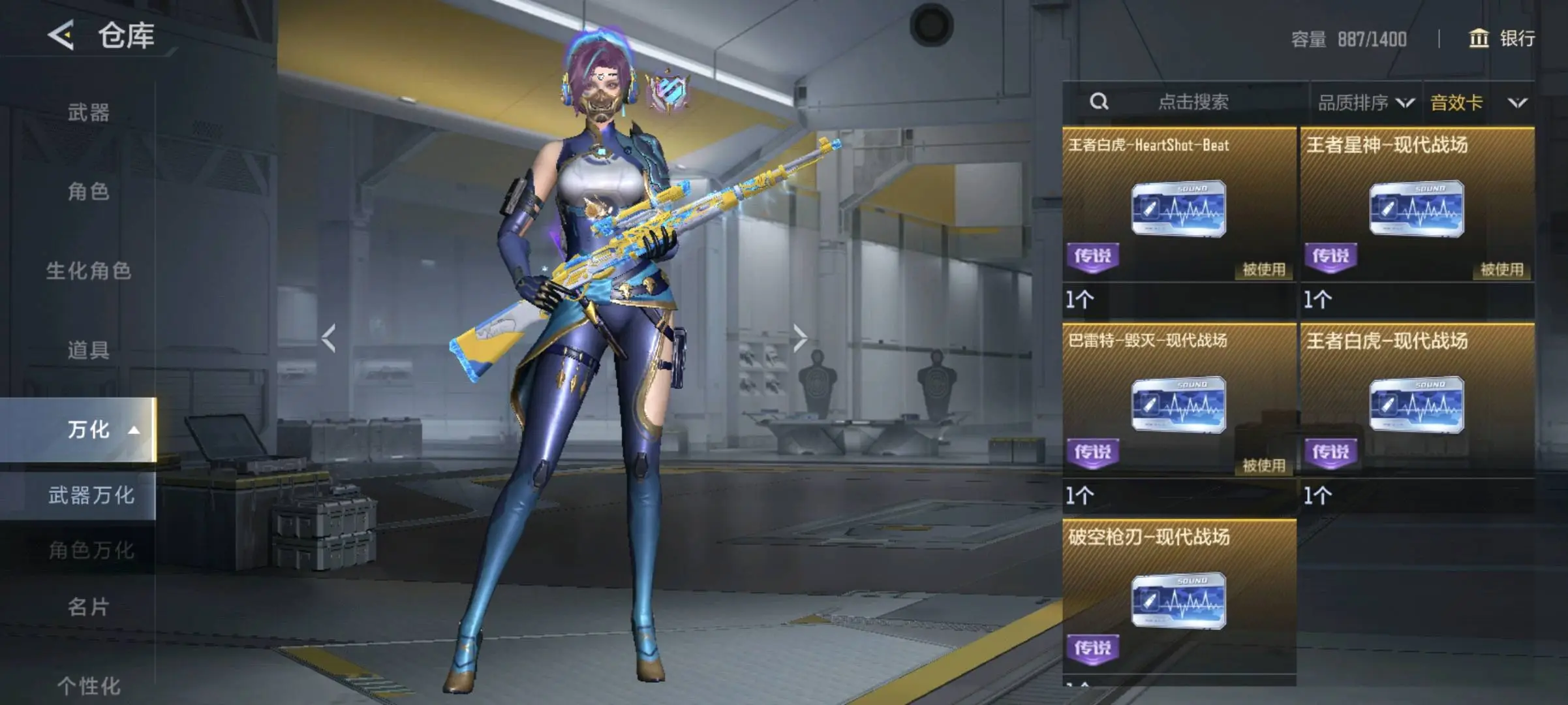Open the 武器 category

tap(89, 112)
